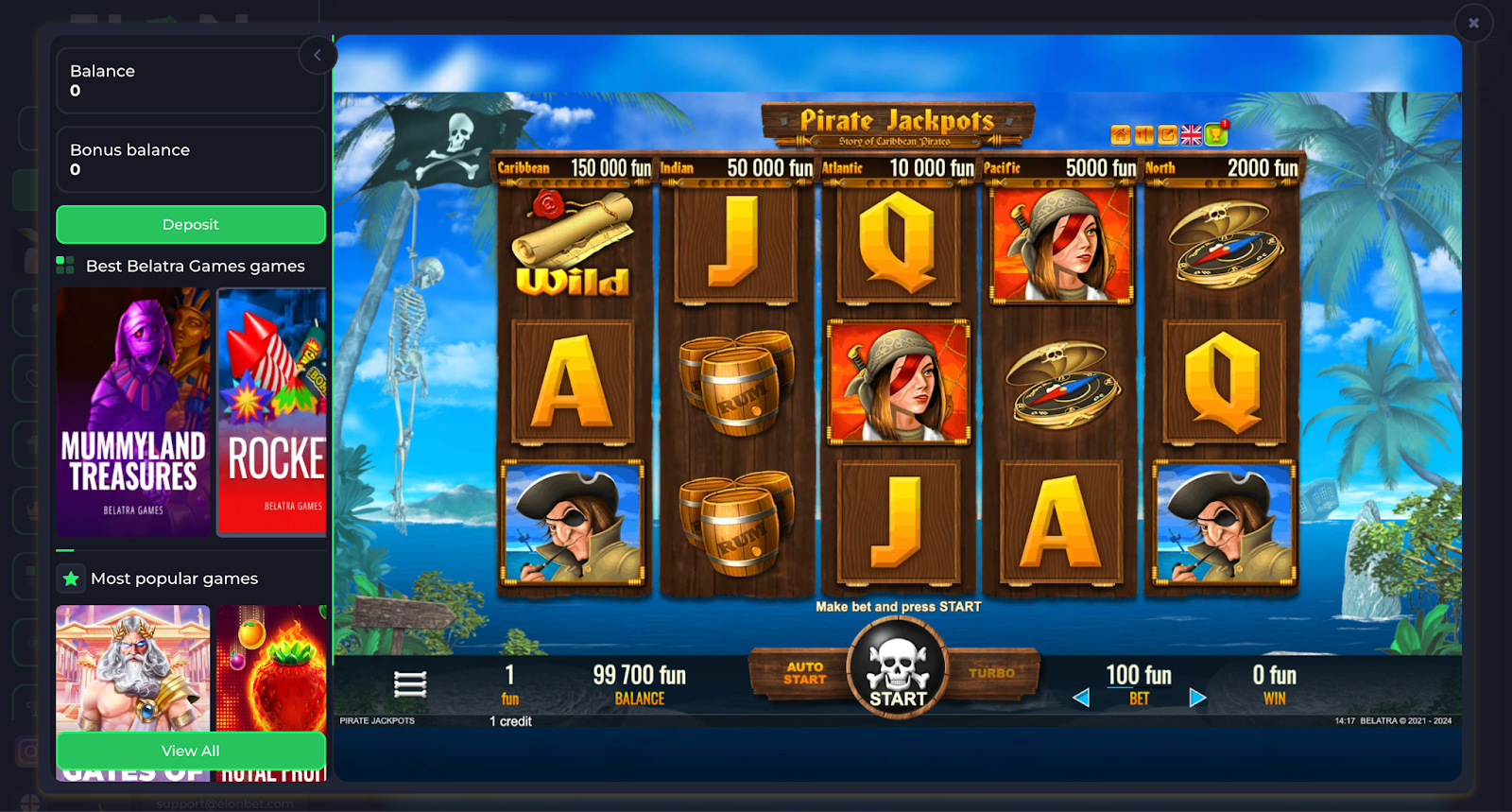This screenshot has width=1512, height=812.
Task: Click the green grid icon beside Best Belatra Games
Action: (65, 266)
